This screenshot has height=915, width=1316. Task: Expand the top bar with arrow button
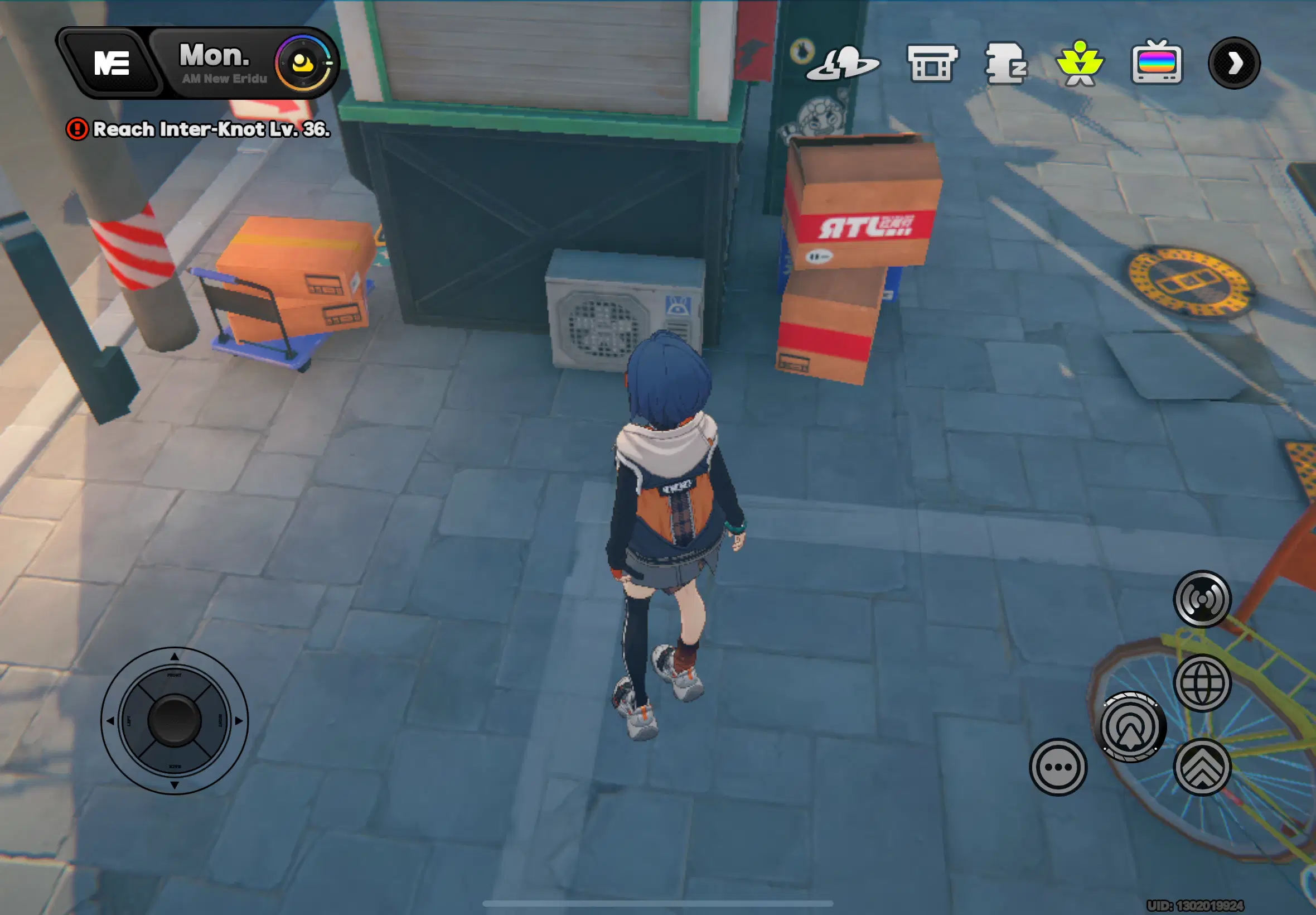point(1233,63)
